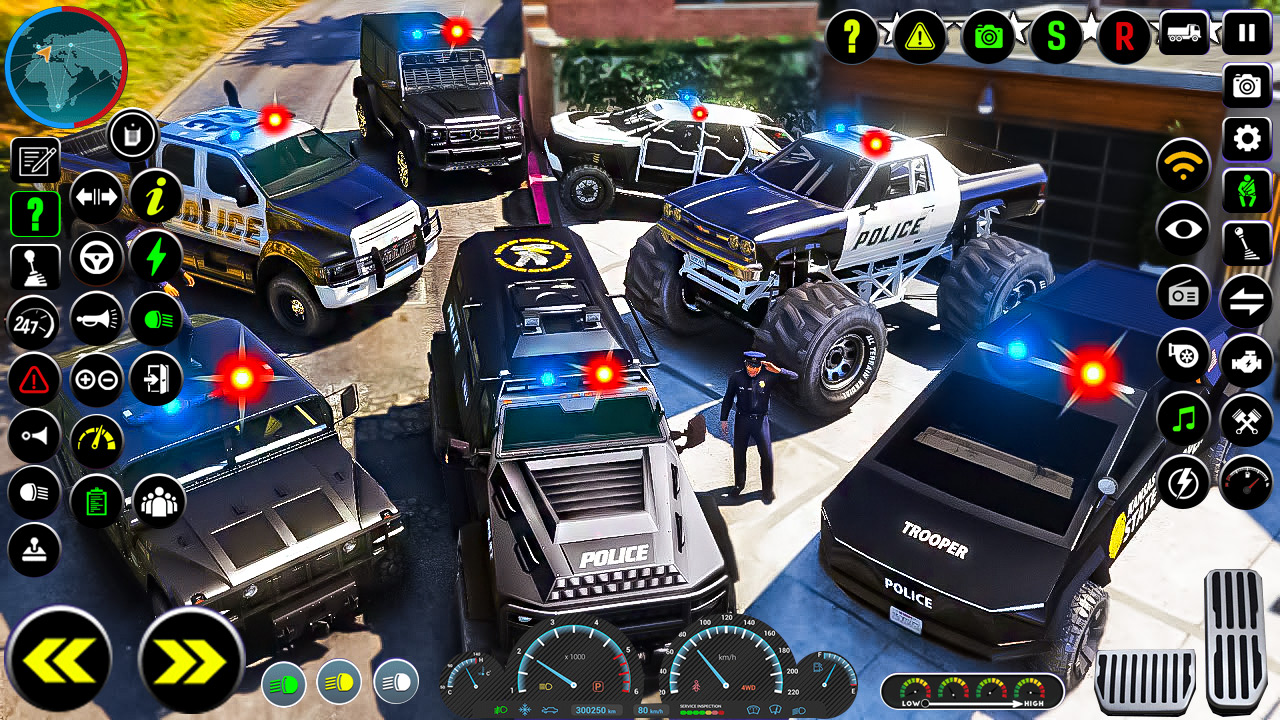The height and width of the screenshot is (720, 1280).
Task: Collapse the side panel with yellow left arrows
Action: point(58,655)
